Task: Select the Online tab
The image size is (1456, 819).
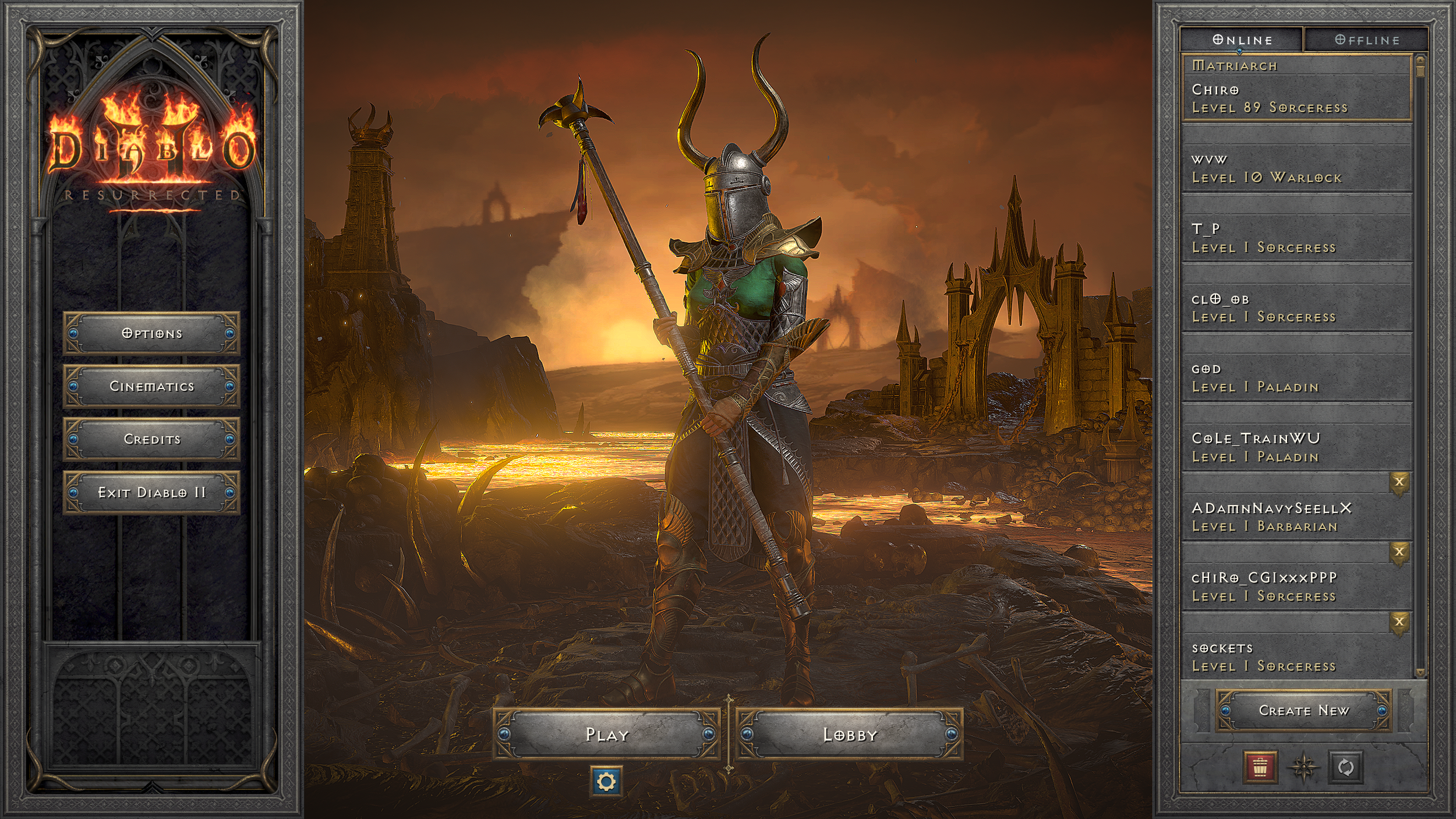Action: point(1242,40)
